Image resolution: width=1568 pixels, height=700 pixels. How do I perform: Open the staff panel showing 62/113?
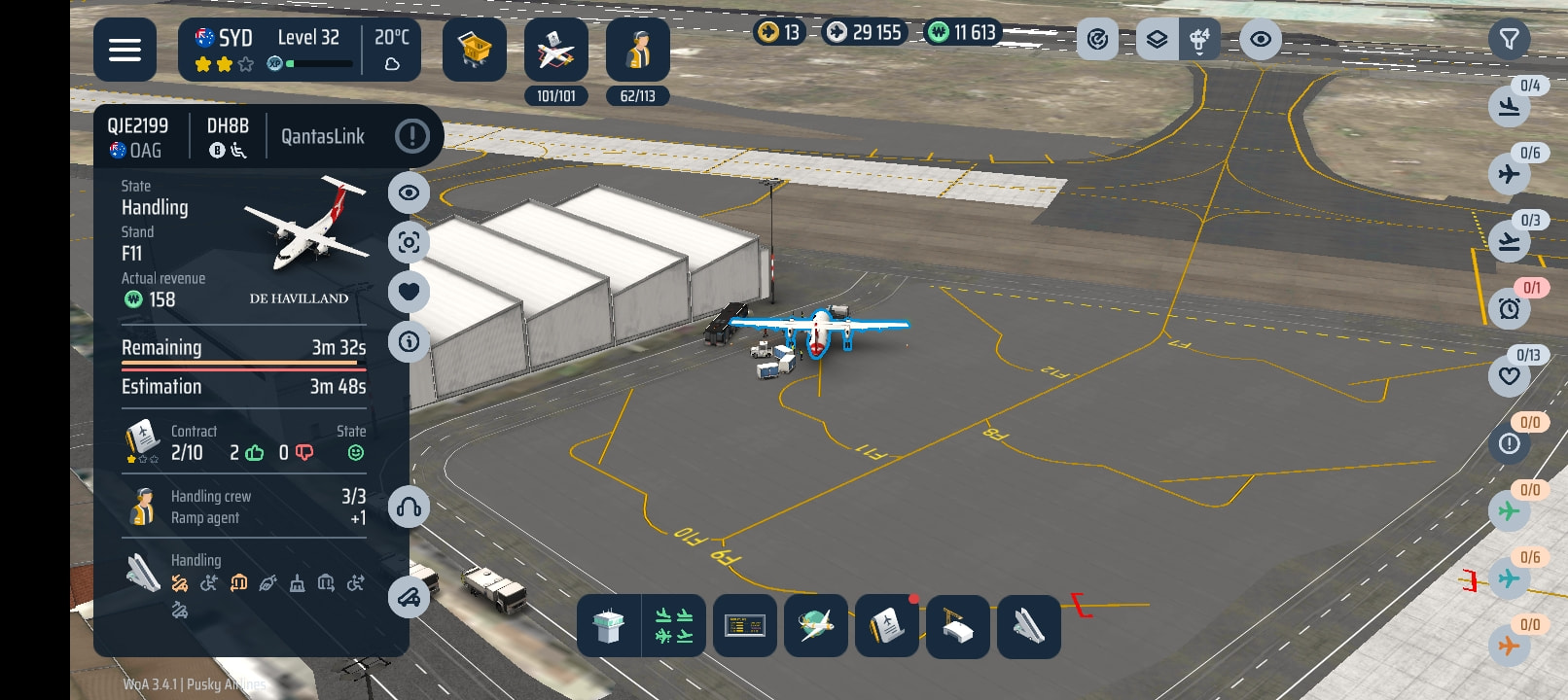point(637,50)
